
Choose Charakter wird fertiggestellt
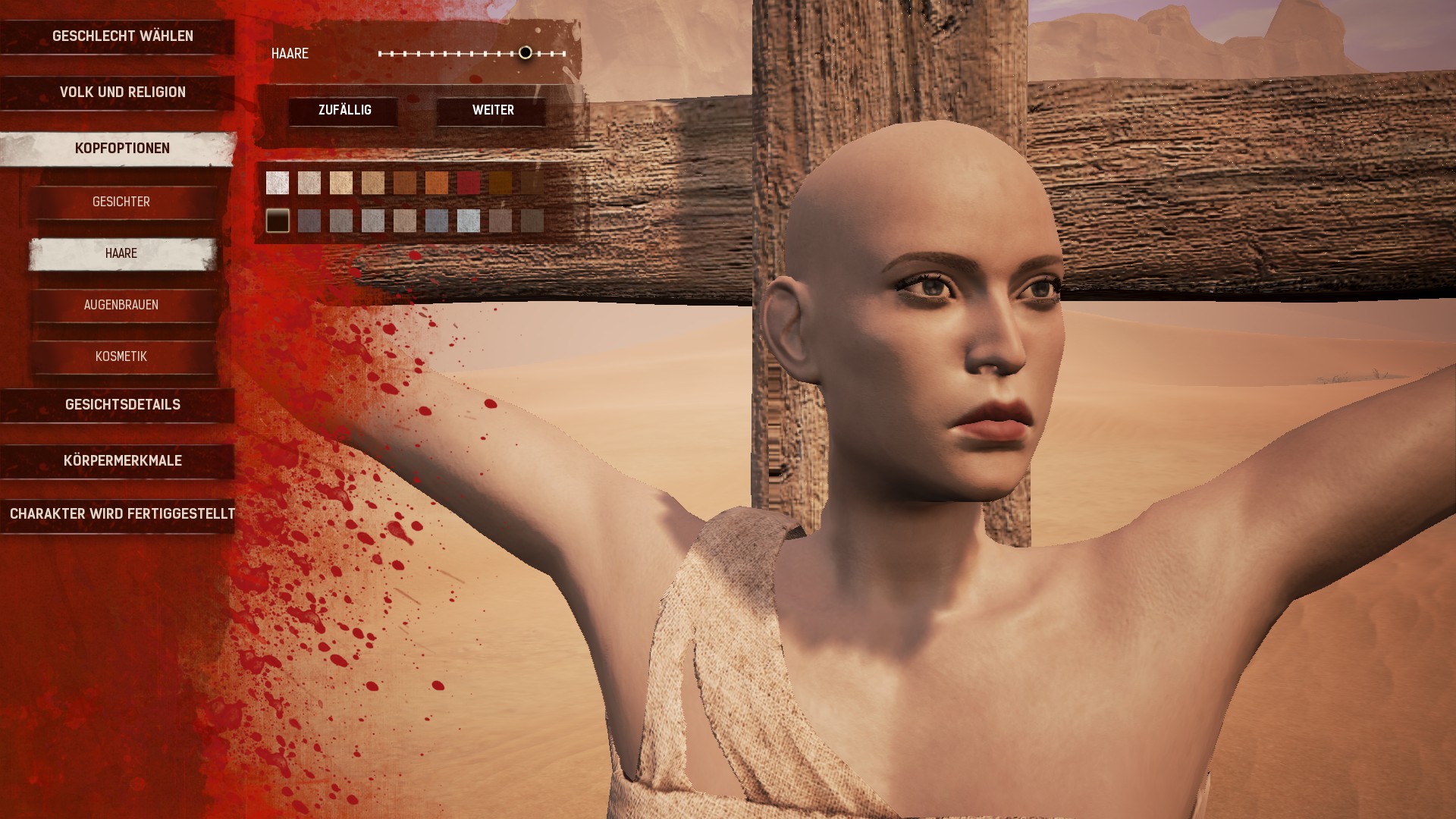(x=122, y=514)
